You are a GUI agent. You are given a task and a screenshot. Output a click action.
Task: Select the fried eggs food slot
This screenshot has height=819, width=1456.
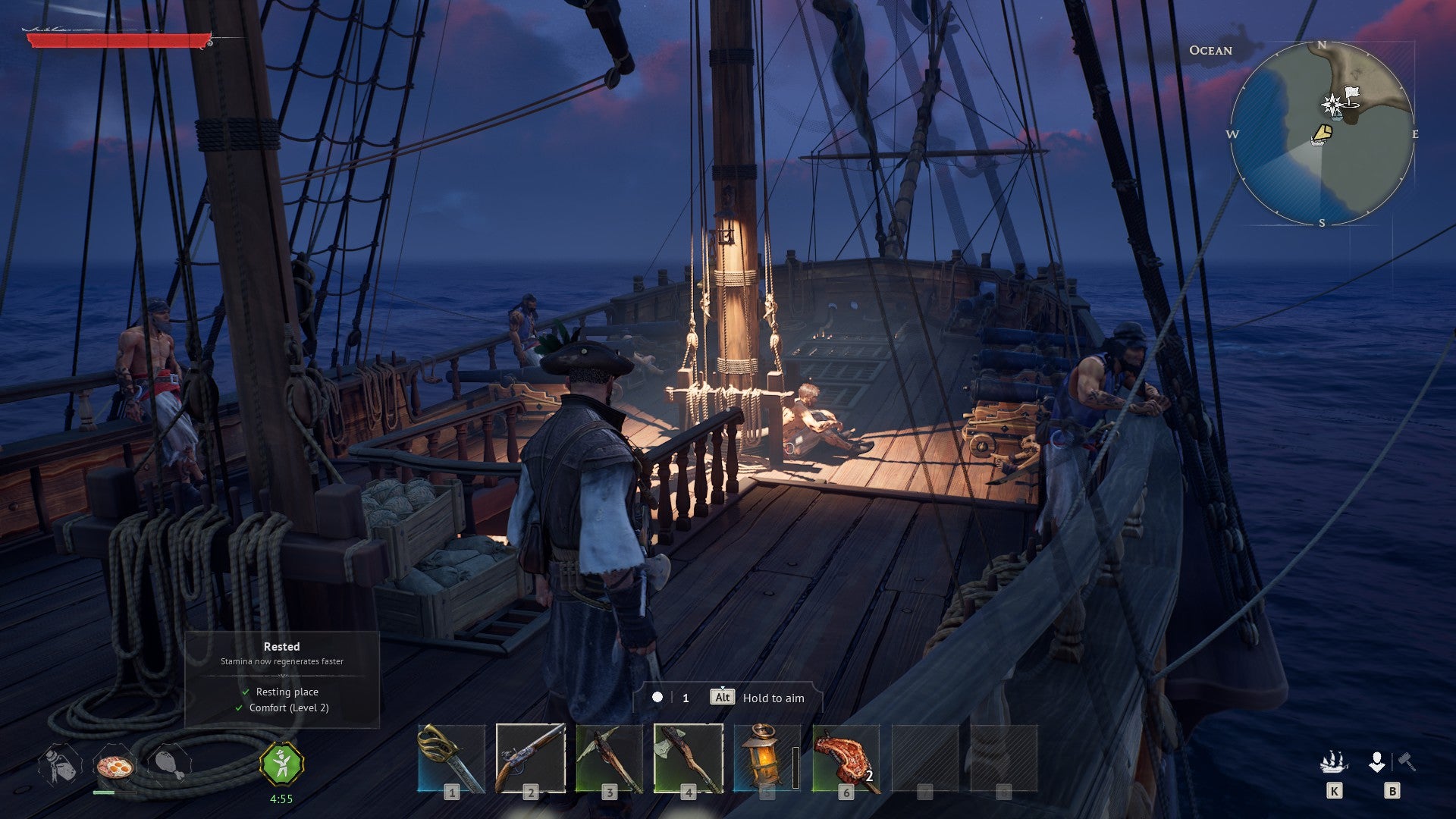click(115, 767)
